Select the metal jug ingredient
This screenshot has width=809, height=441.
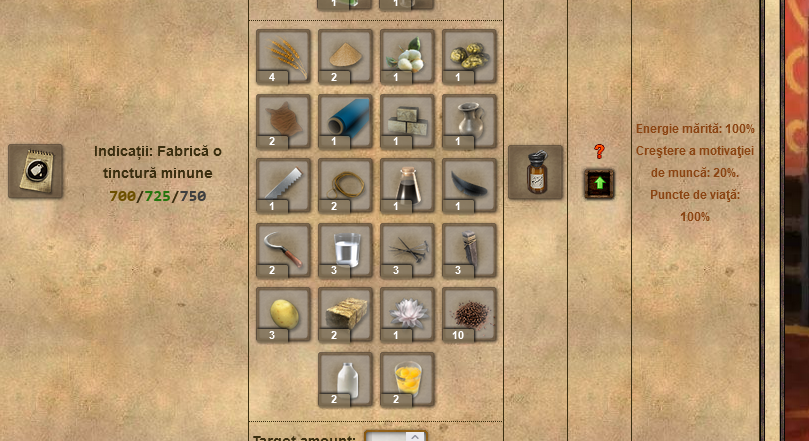(x=469, y=120)
